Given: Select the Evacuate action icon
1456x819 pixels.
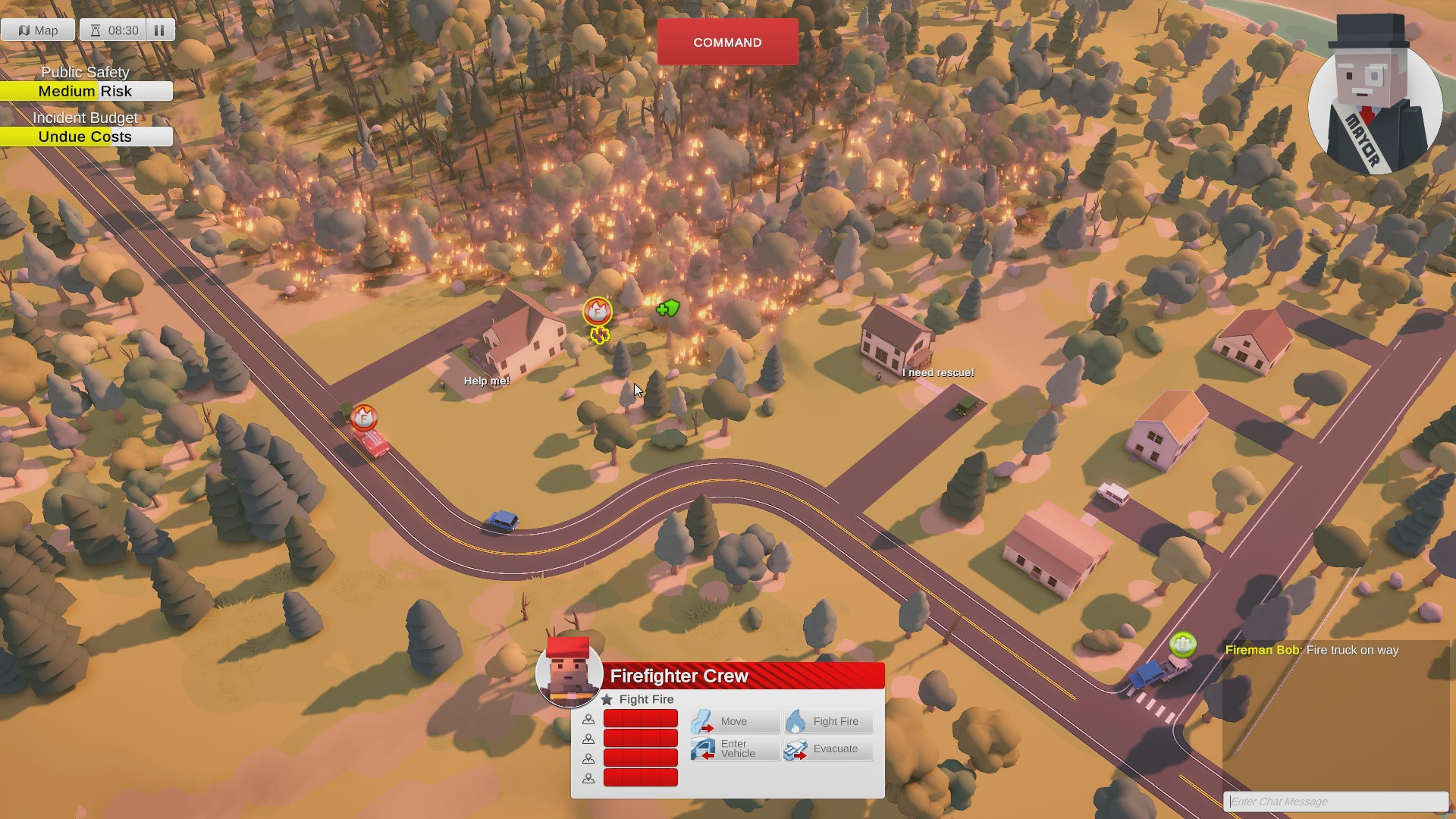Looking at the screenshot, I should [796, 749].
